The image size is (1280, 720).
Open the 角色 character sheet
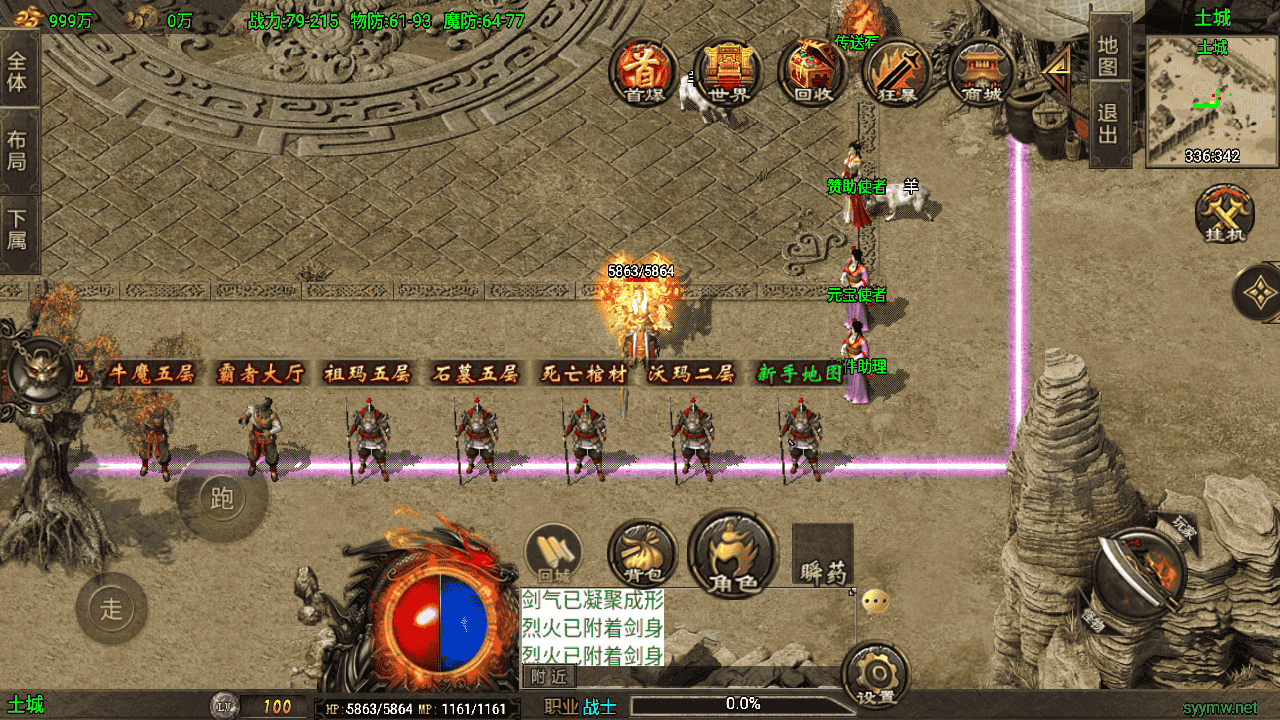(733, 553)
